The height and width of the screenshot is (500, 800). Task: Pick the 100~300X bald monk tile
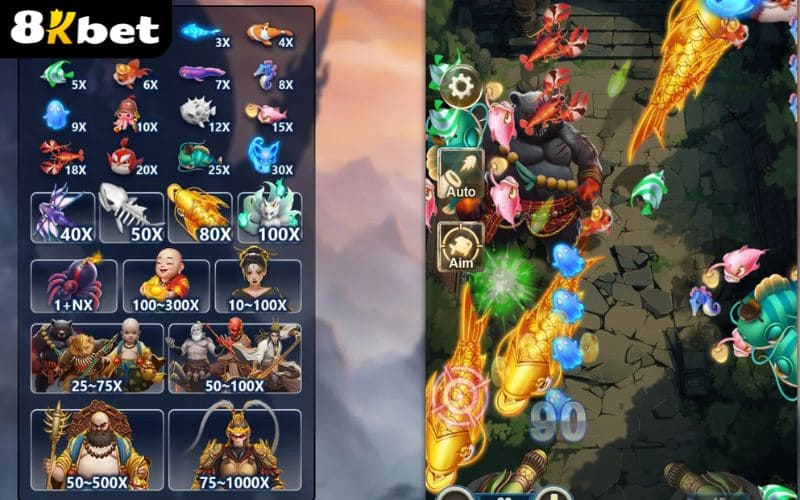(x=166, y=286)
